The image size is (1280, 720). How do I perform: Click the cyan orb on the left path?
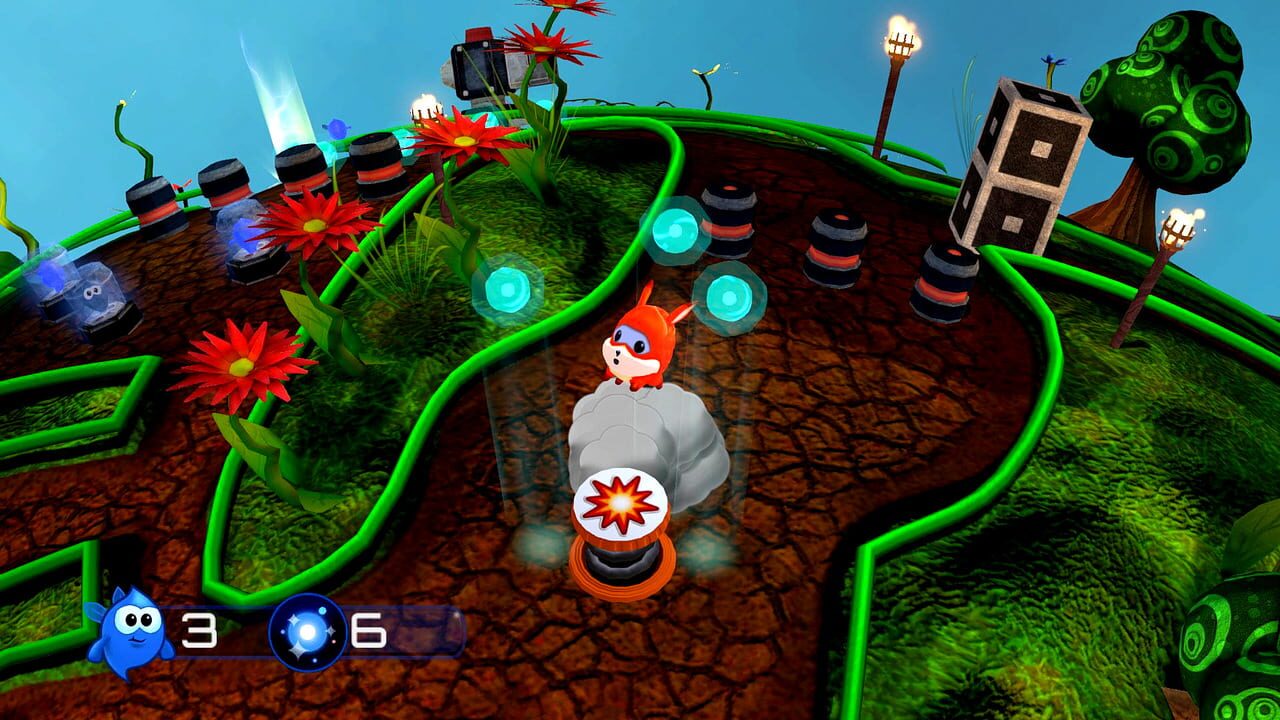(x=510, y=289)
